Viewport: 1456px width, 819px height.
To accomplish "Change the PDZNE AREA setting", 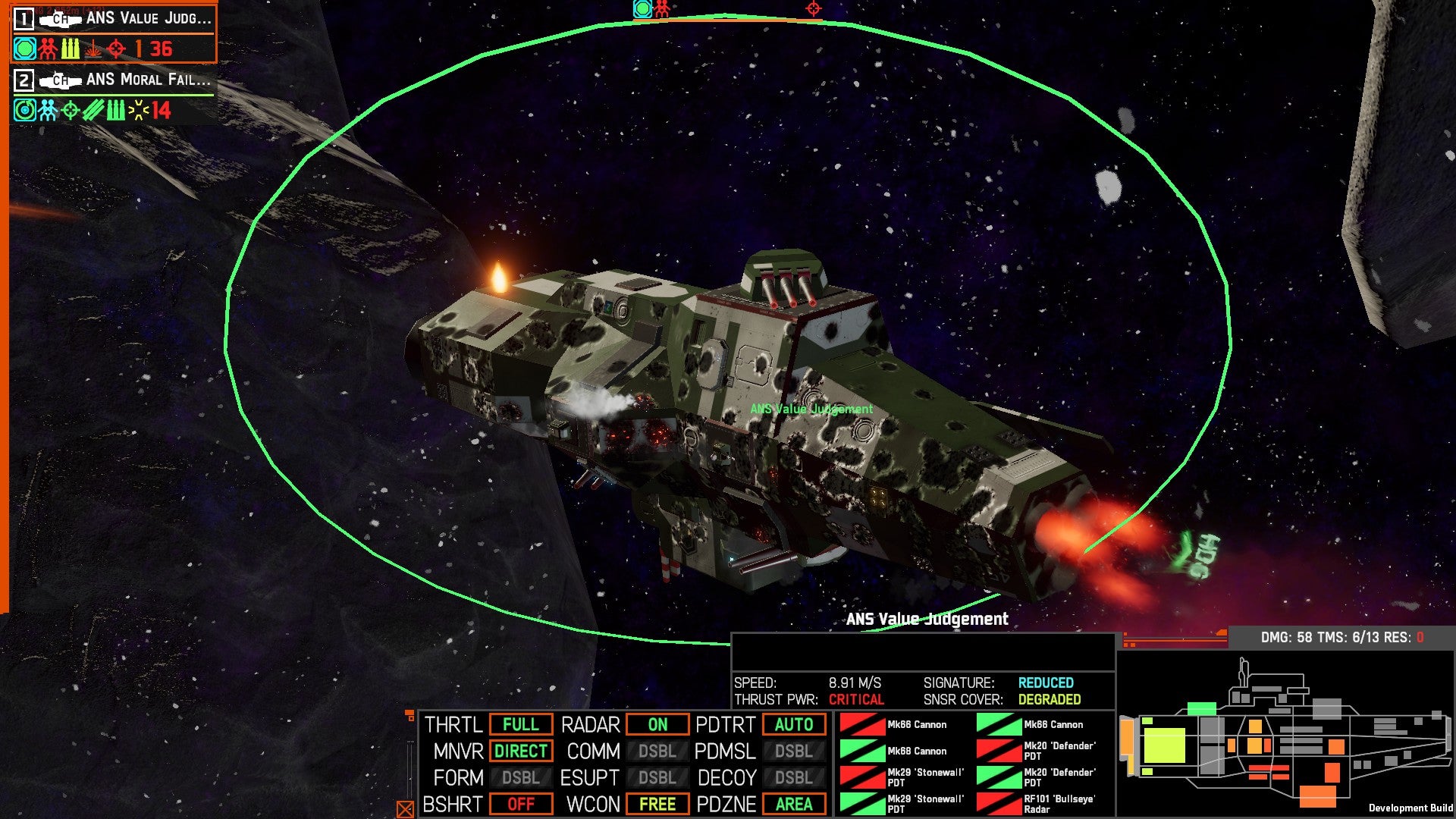I will 793,805.
